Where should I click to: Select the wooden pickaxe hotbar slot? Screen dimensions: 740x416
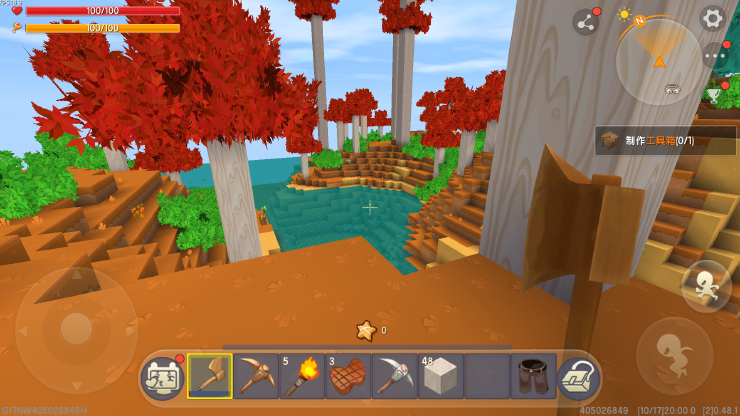(x=256, y=376)
